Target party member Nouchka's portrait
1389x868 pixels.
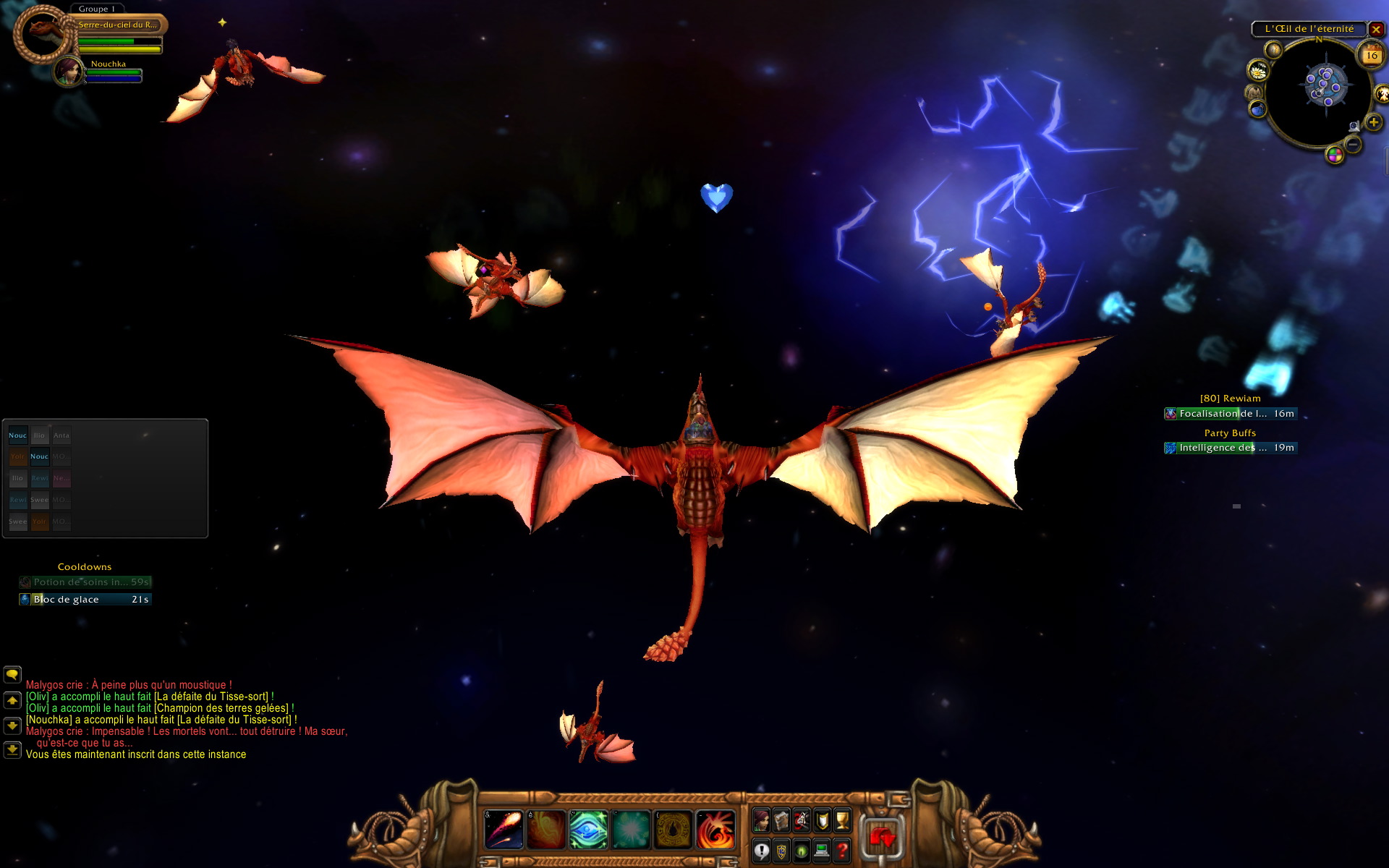69,71
